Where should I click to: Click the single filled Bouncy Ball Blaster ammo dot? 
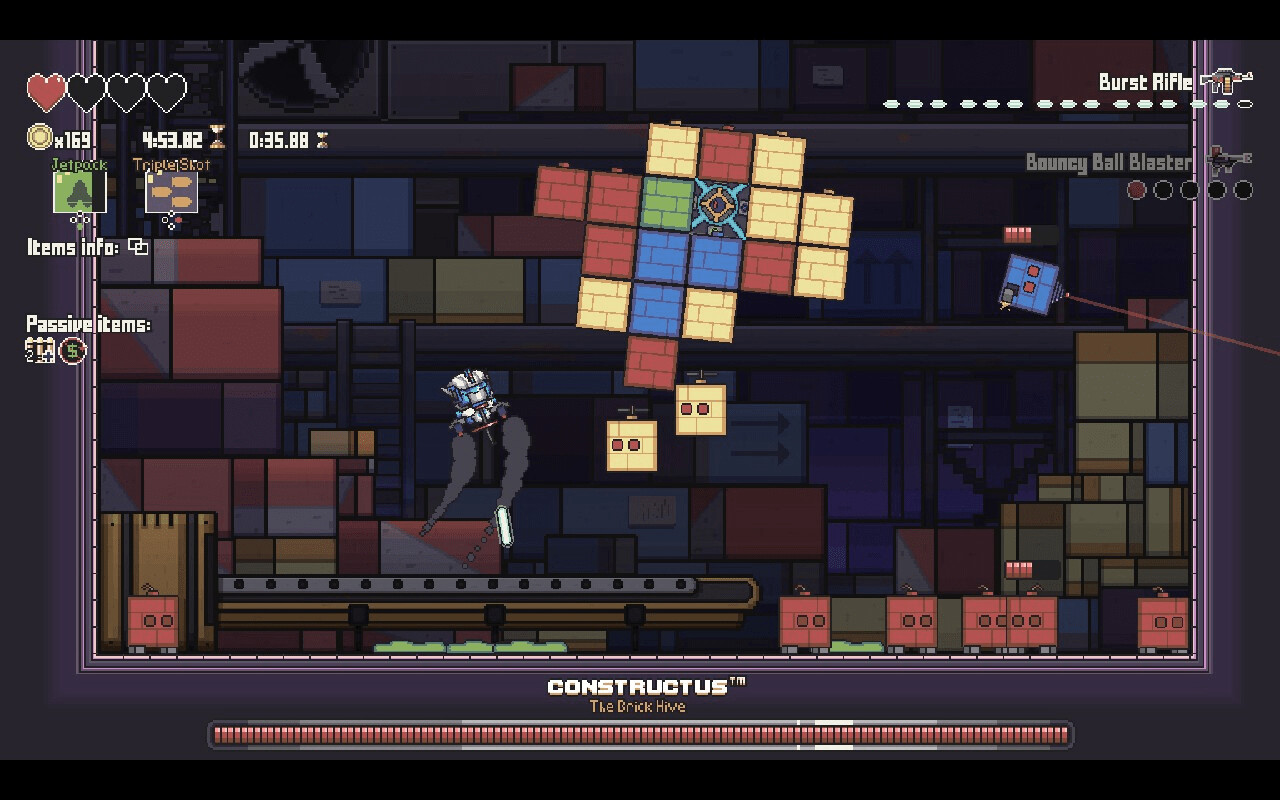[x=1136, y=188]
